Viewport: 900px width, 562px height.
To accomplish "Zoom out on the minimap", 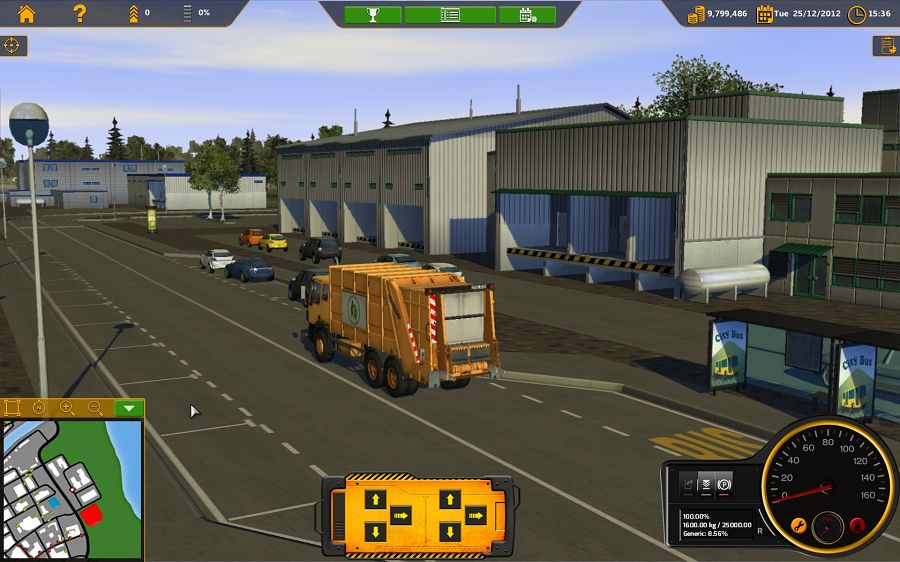I will (95, 408).
